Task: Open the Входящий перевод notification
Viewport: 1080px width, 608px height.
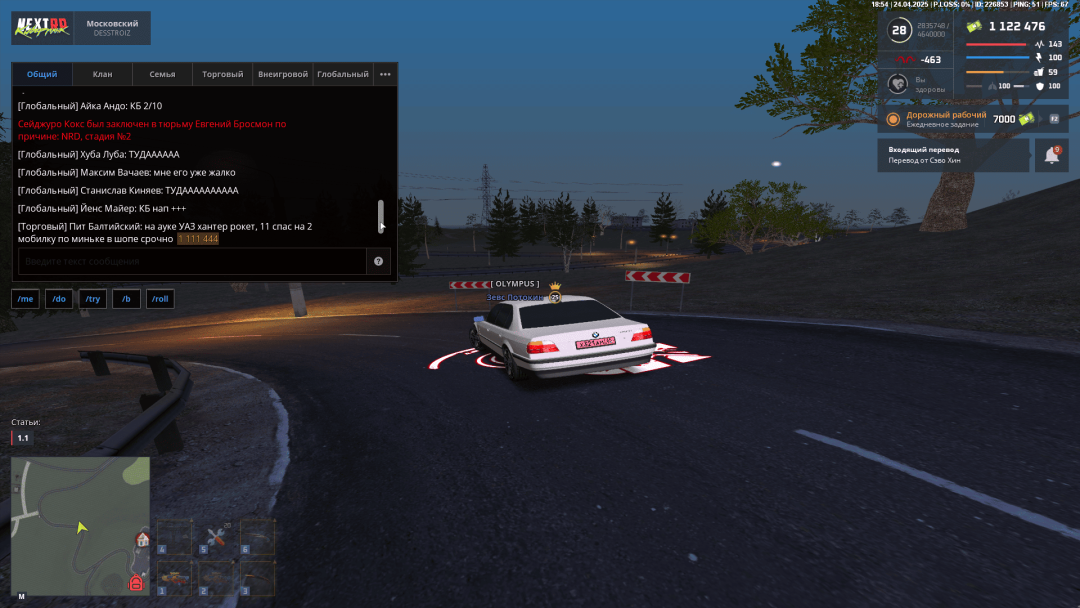Action: 952,155
